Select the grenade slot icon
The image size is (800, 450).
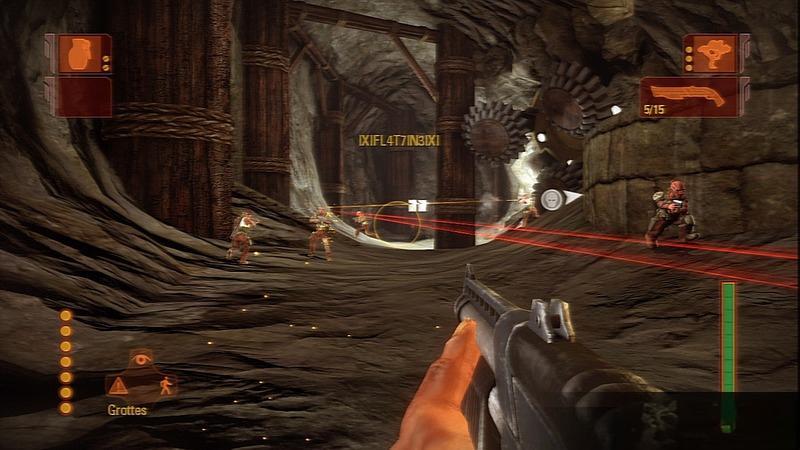pos(77,54)
